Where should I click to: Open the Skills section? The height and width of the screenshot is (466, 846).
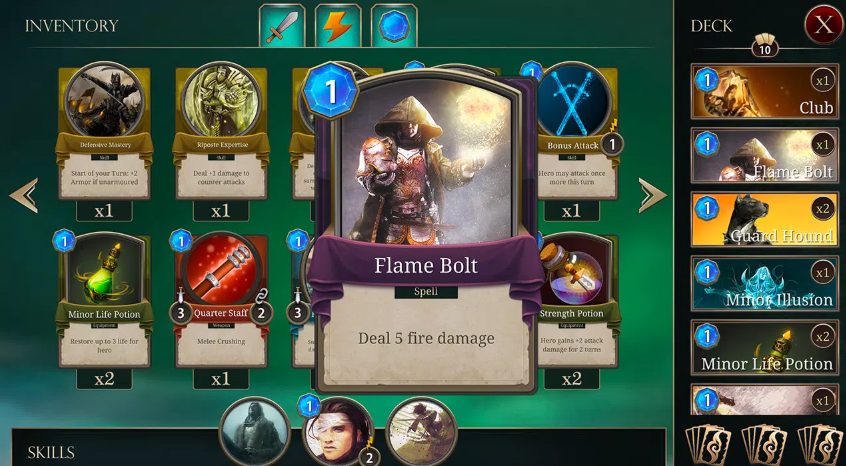52,452
